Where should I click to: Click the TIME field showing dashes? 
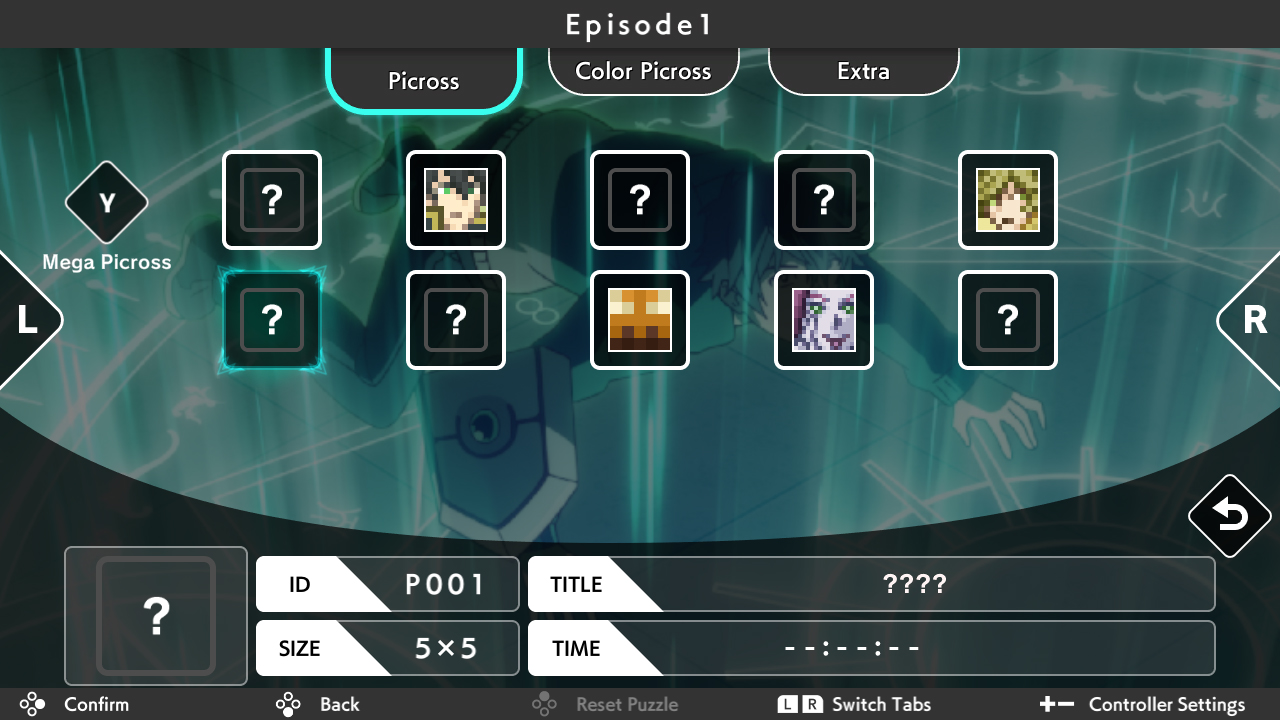872,648
